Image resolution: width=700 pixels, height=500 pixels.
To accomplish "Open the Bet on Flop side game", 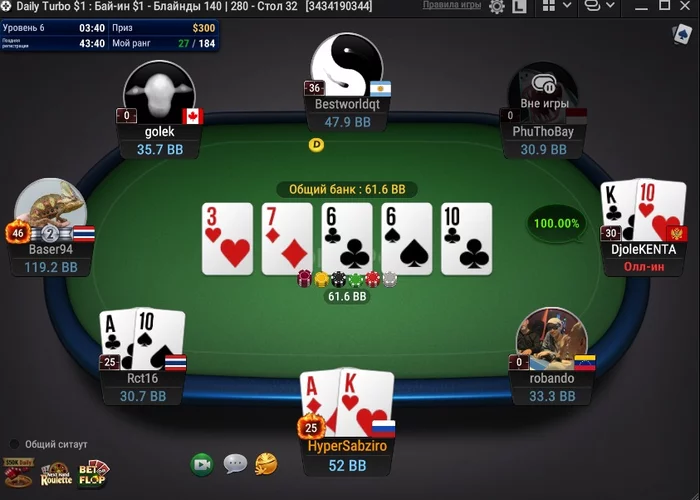I will 94,472.
